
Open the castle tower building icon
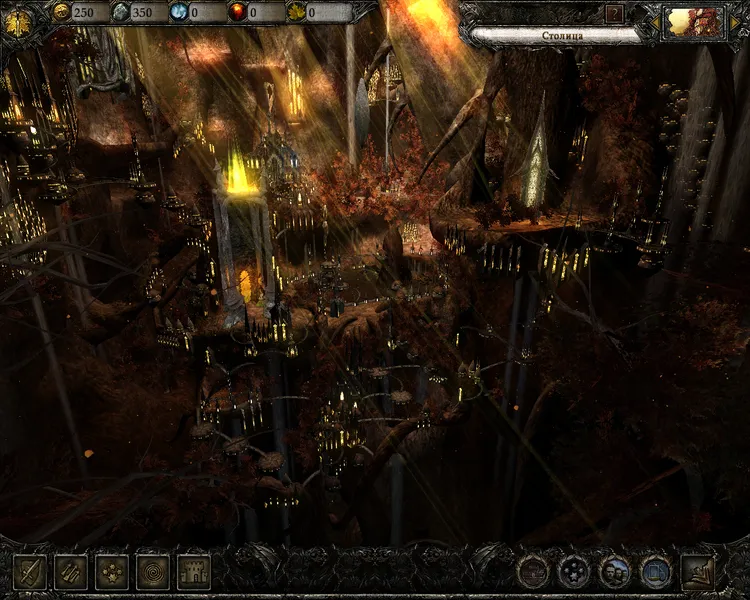193,571
